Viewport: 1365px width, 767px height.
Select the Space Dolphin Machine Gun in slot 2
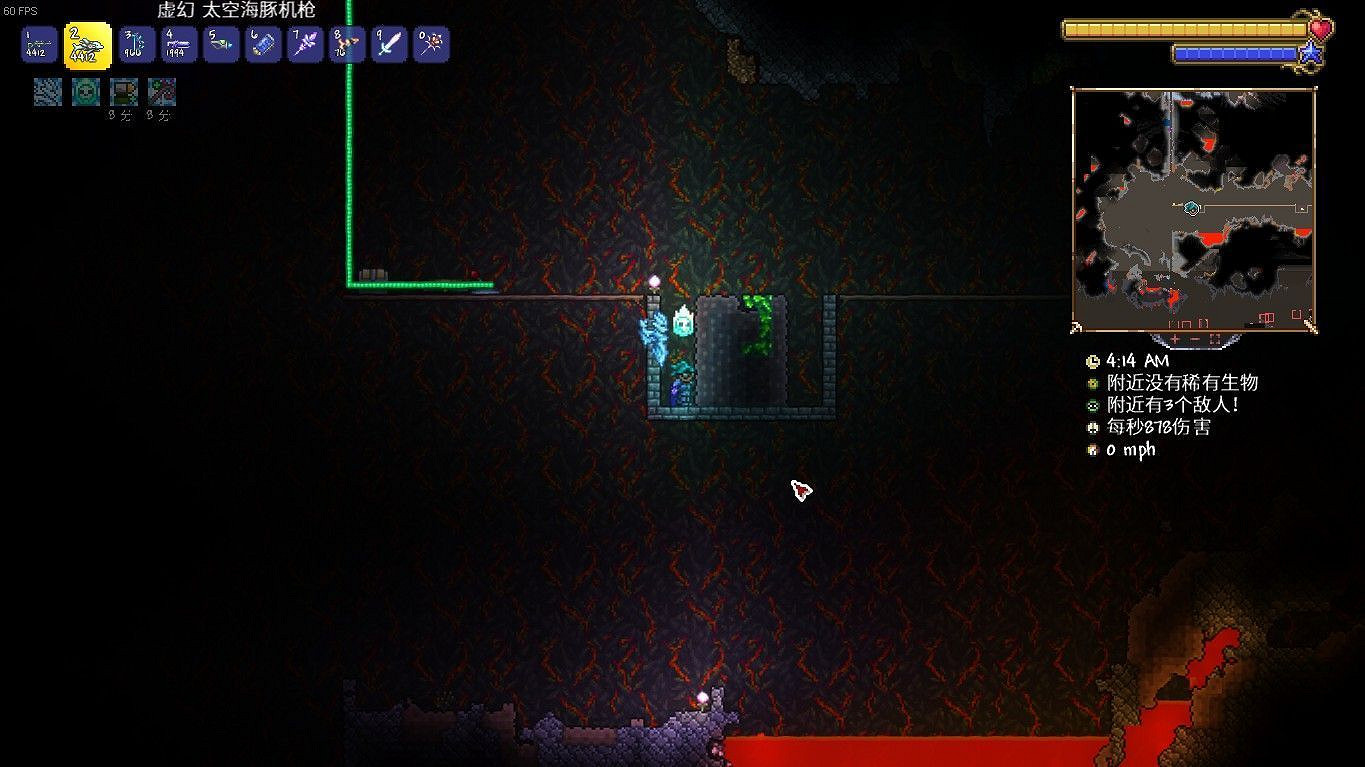[x=79, y=44]
